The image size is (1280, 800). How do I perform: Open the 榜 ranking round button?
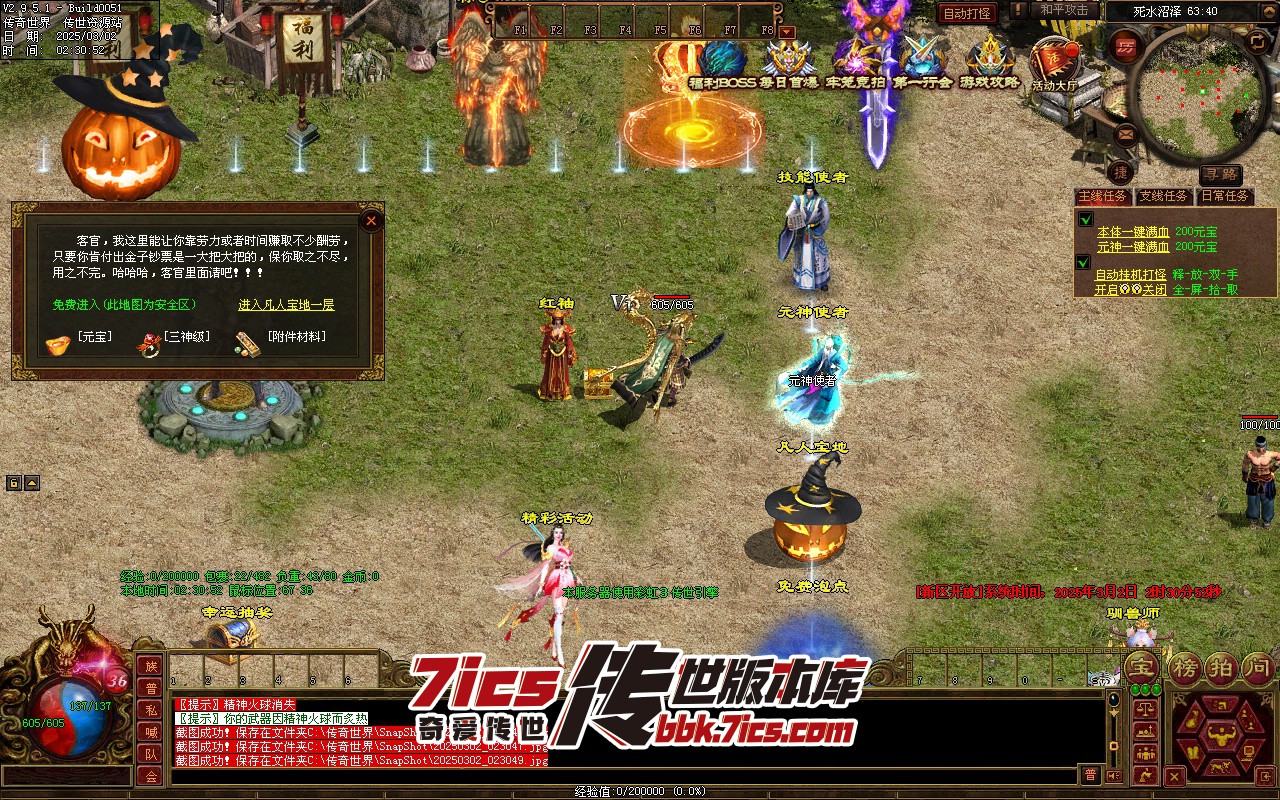[x=1185, y=666]
